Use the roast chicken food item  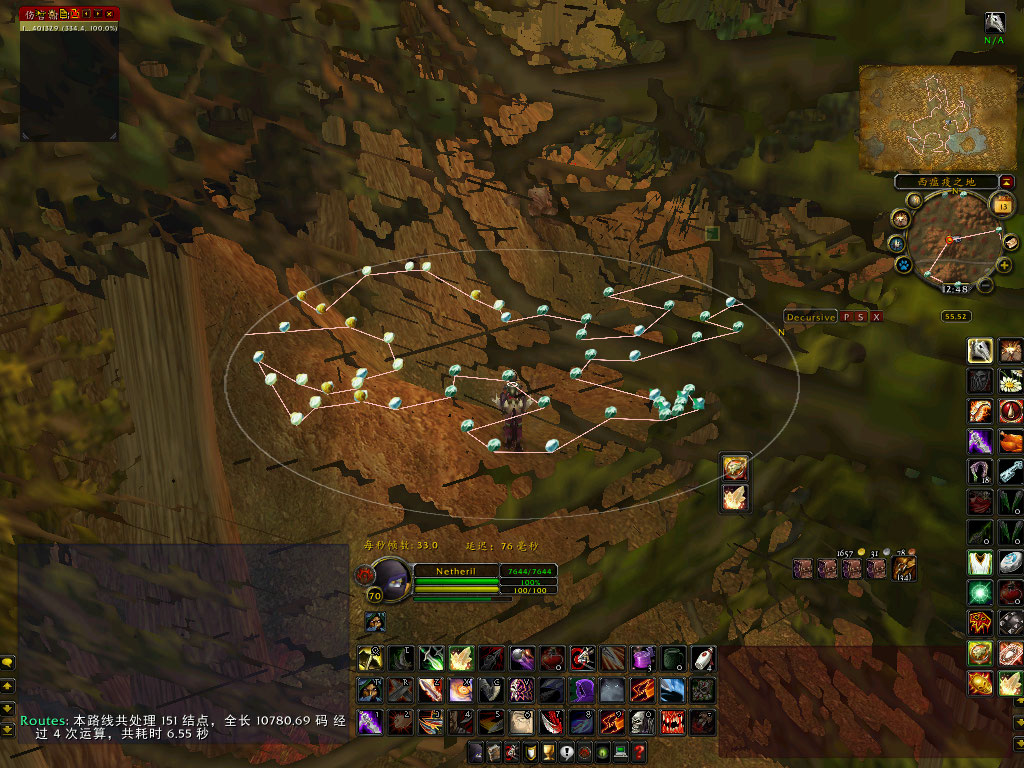click(1010, 441)
